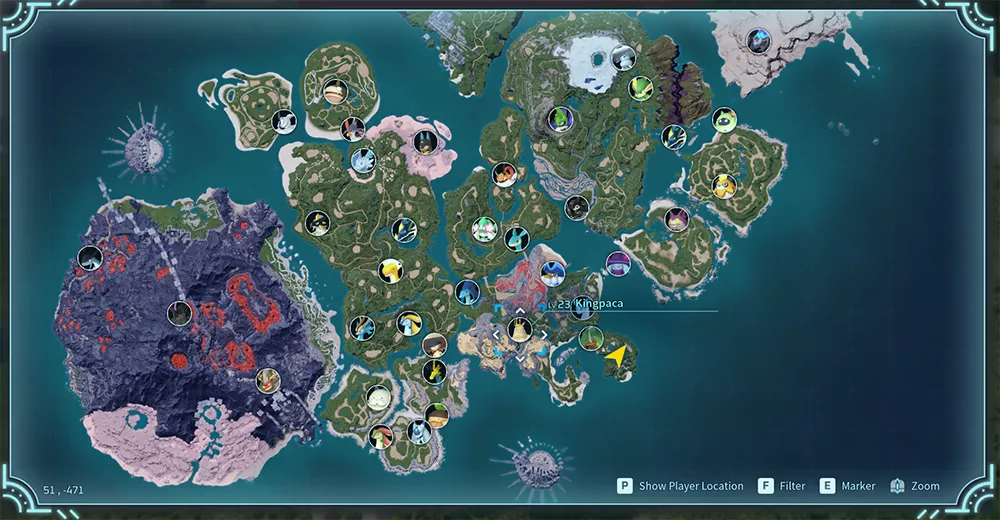Select the pale round Sweepa marker
This screenshot has width=1000, height=520.
[x=377, y=397]
